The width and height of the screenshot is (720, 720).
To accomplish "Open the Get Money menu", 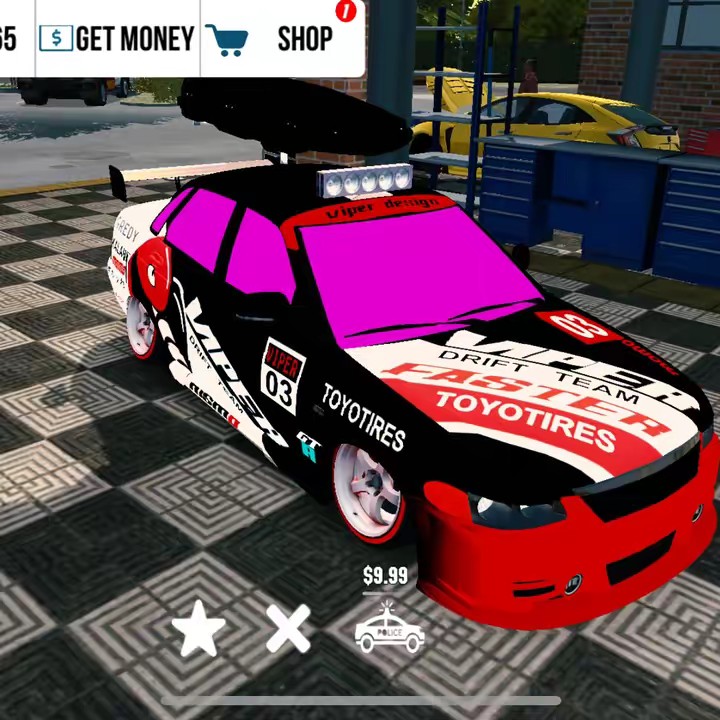I will (116, 39).
